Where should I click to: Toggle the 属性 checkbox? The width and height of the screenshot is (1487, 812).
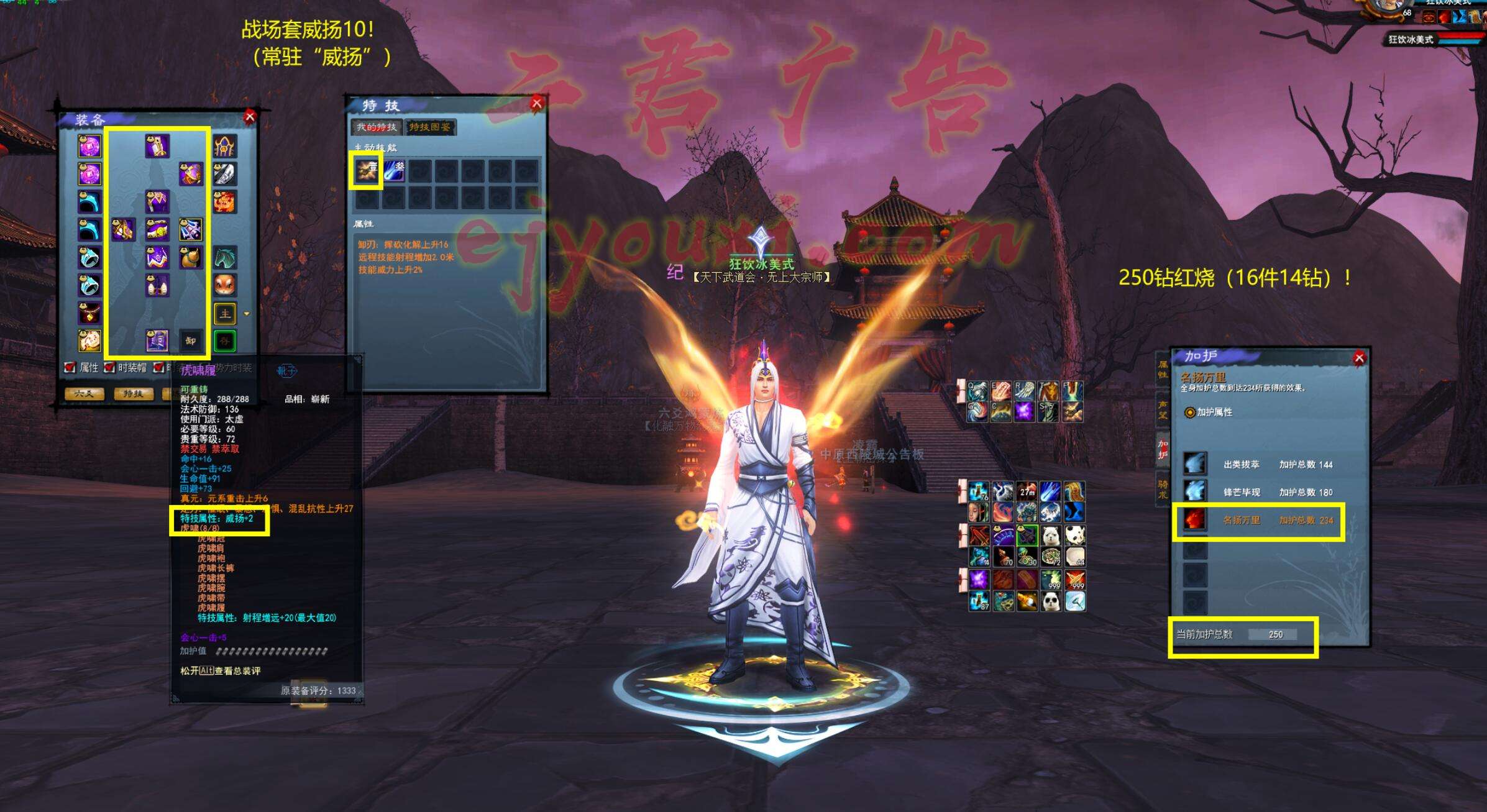[71, 368]
